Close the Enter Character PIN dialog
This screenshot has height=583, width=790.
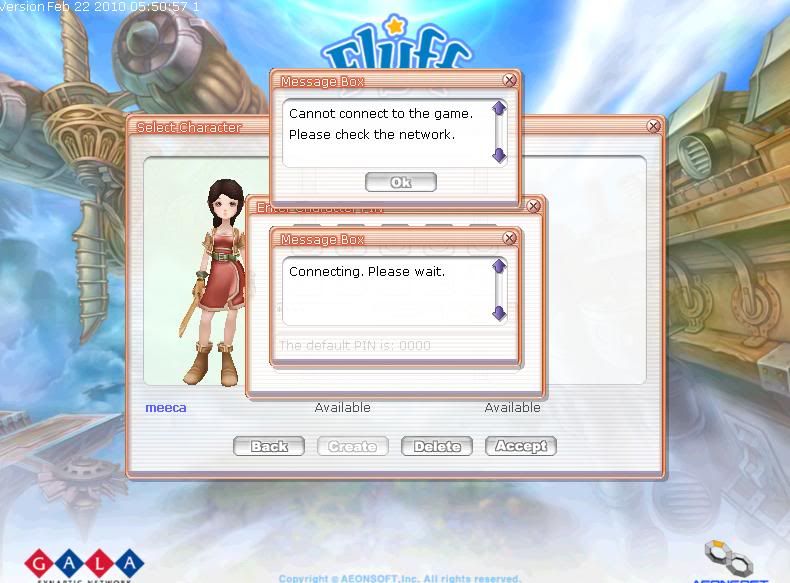533,206
